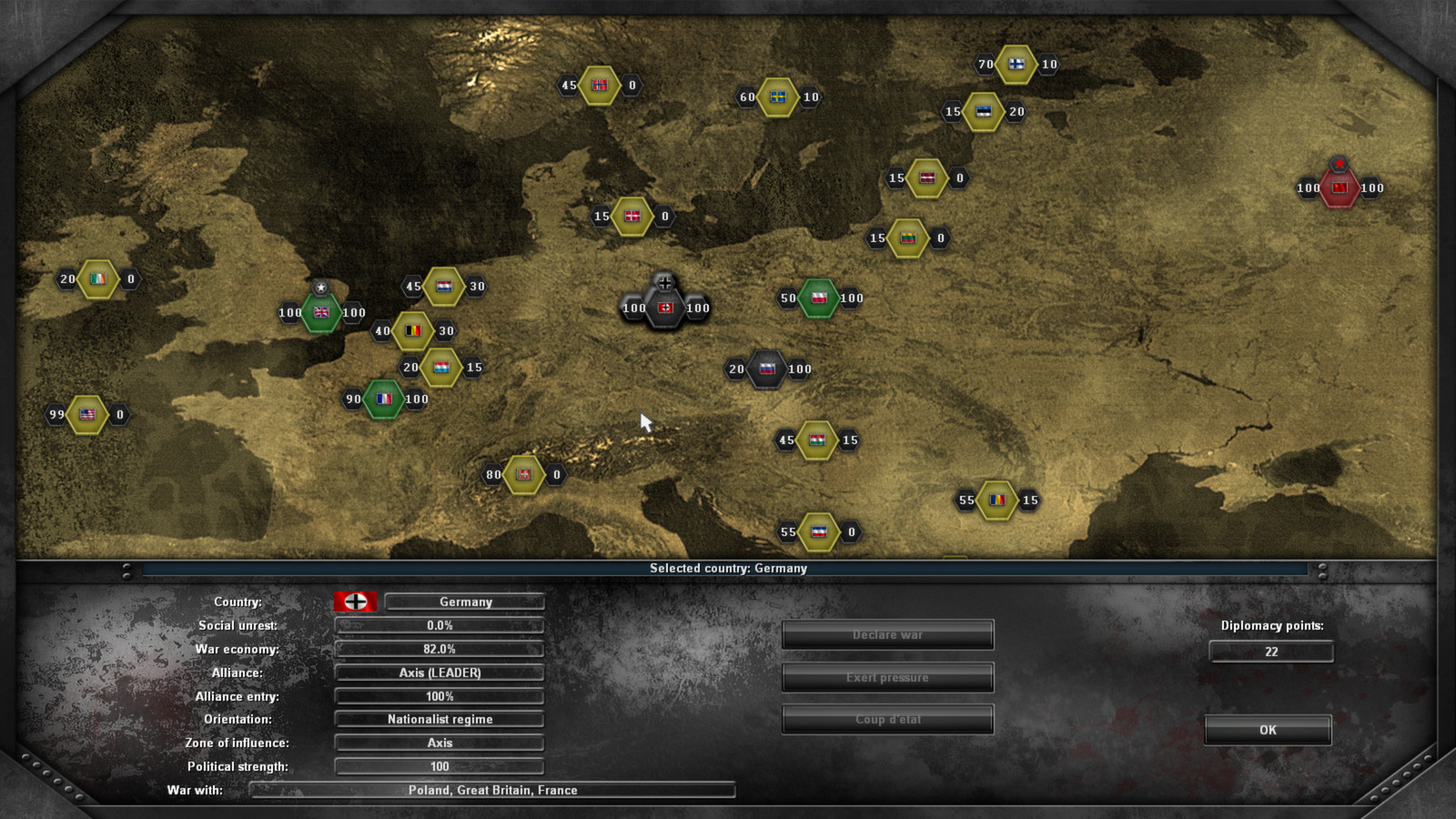Select the United States hexagon
Image resolution: width=1456 pixels, height=819 pixels.
coord(87,414)
